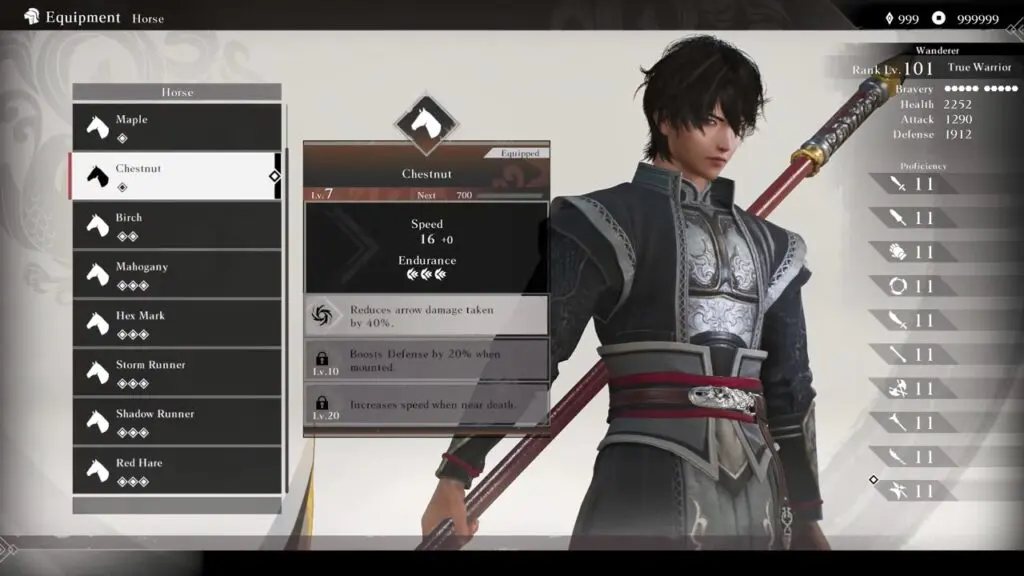Image resolution: width=1024 pixels, height=576 pixels.
Task: Select the Storm Runner horse
Action: (x=177, y=372)
